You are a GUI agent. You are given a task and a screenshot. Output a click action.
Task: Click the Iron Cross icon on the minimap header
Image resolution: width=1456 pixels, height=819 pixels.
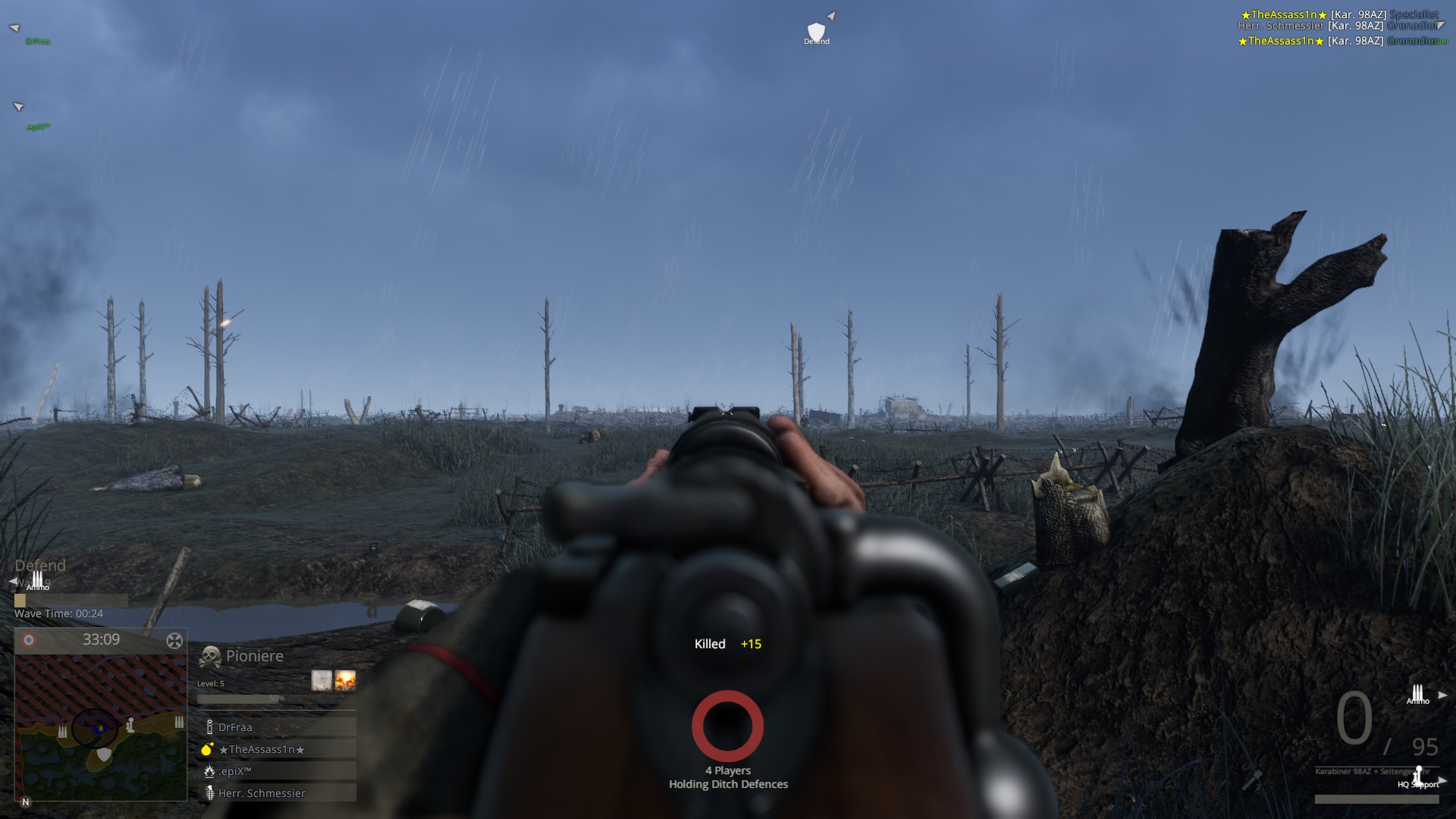tap(175, 640)
